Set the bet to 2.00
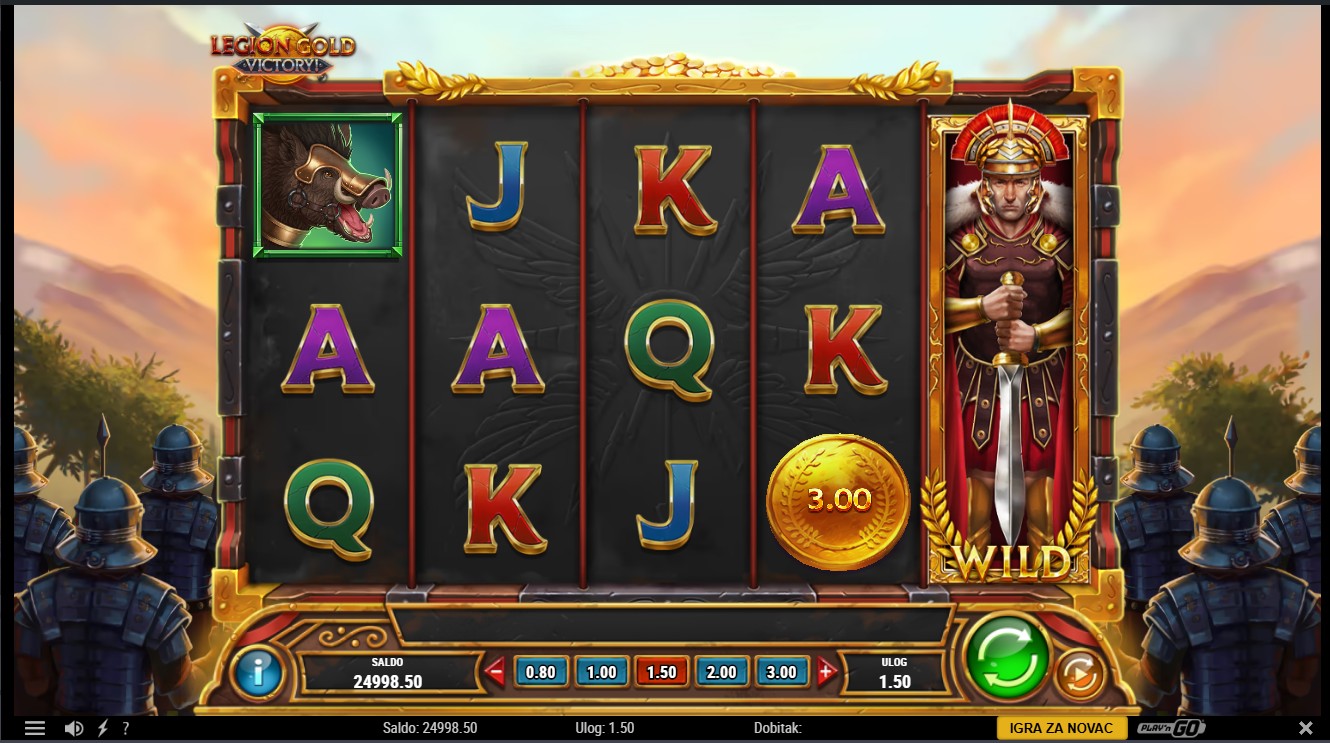This screenshot has height=743, width=1330. click(722, 672)
